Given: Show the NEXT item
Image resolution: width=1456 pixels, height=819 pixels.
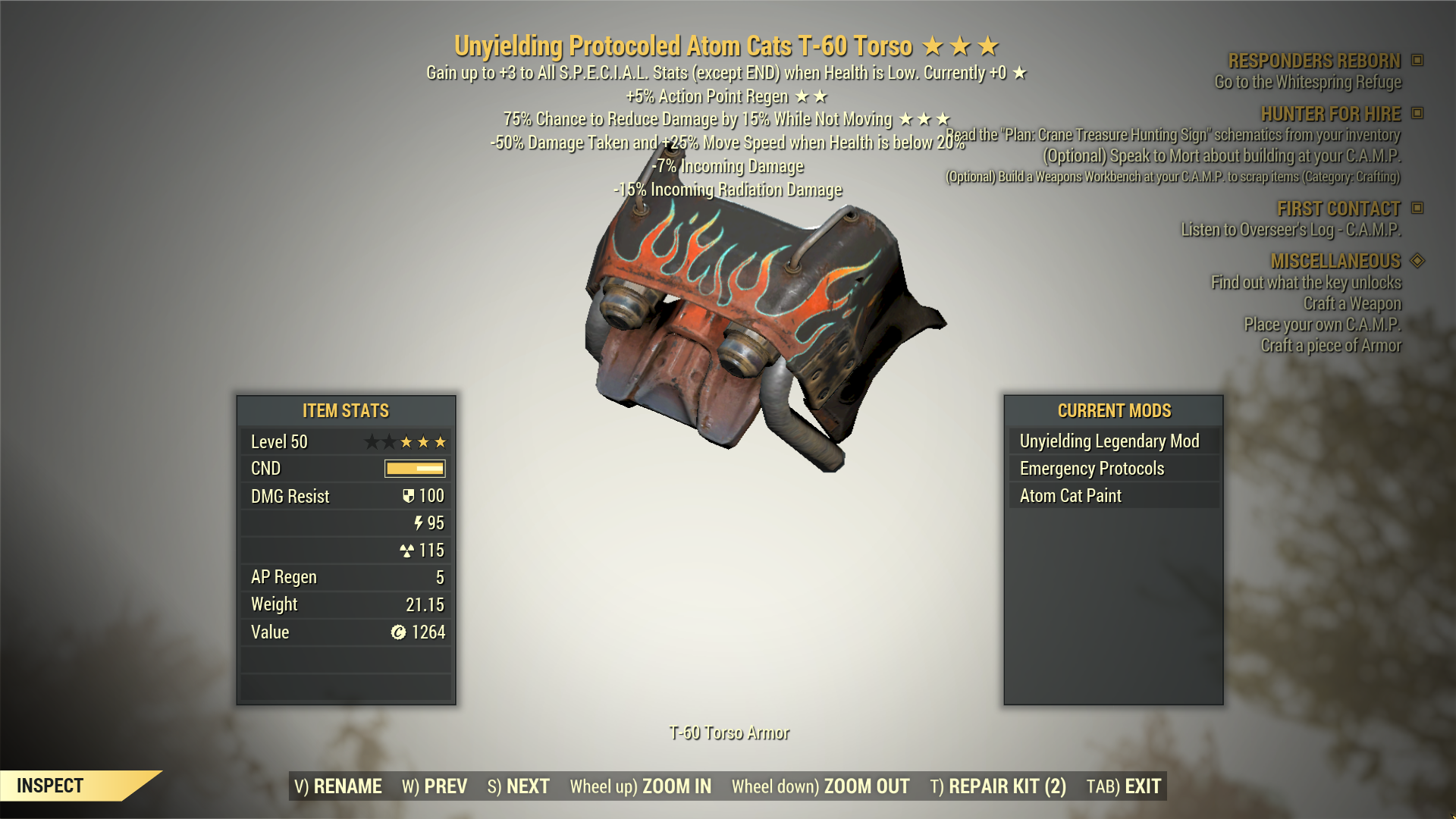Looking at the screenshot, I should [519, 786].
